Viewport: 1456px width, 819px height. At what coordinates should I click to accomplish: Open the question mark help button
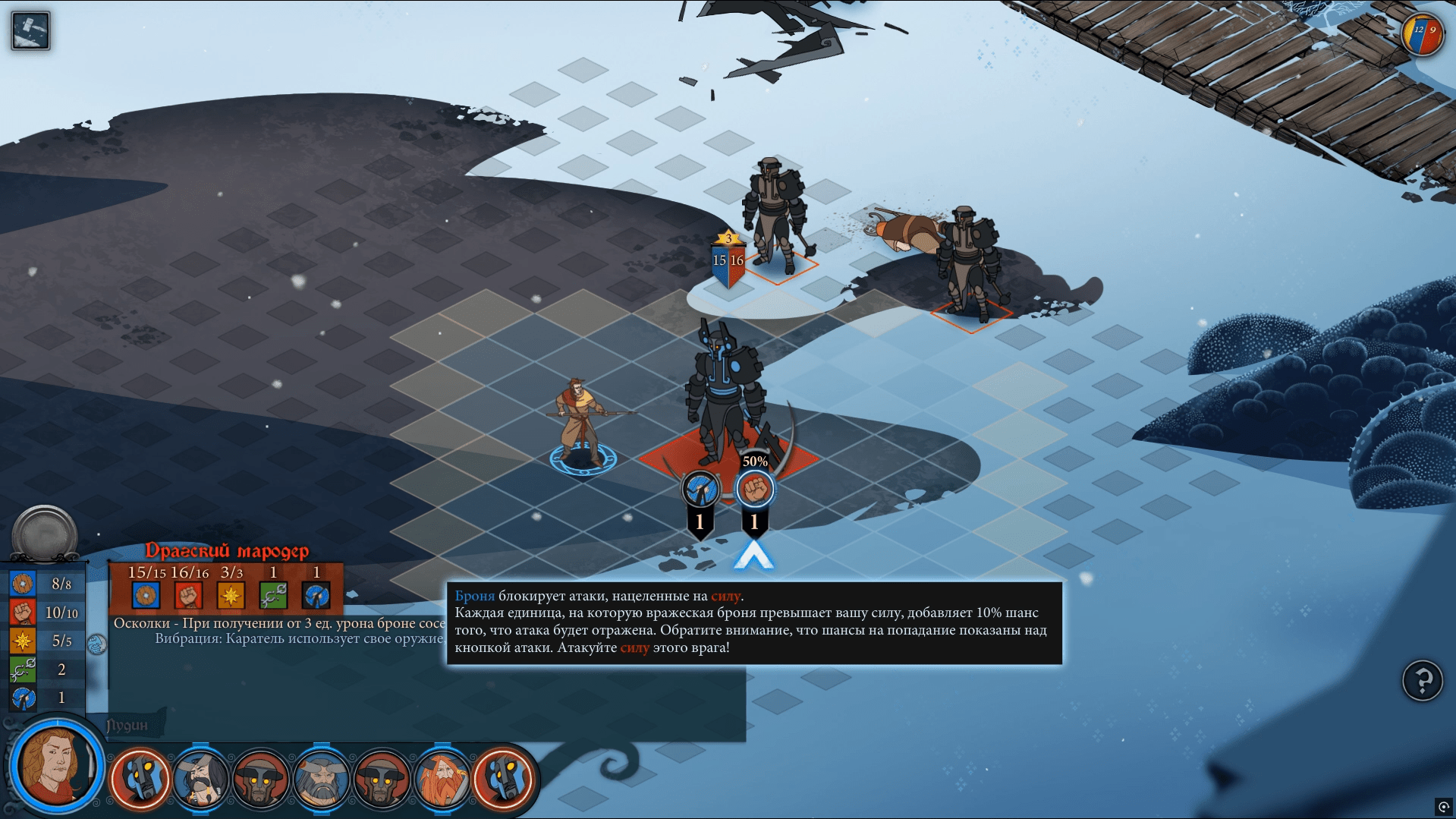tap(1422, 681)
